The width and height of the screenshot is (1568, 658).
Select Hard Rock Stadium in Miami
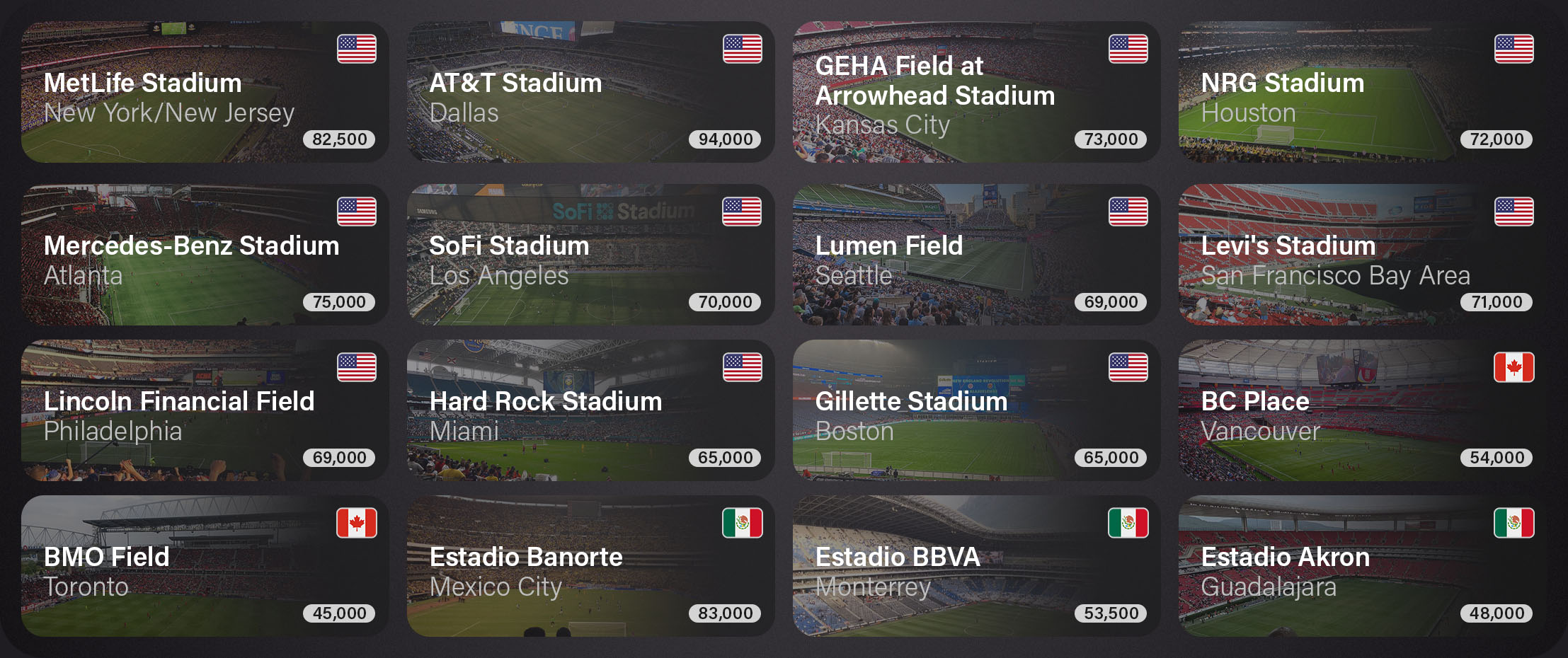point(590,410)
